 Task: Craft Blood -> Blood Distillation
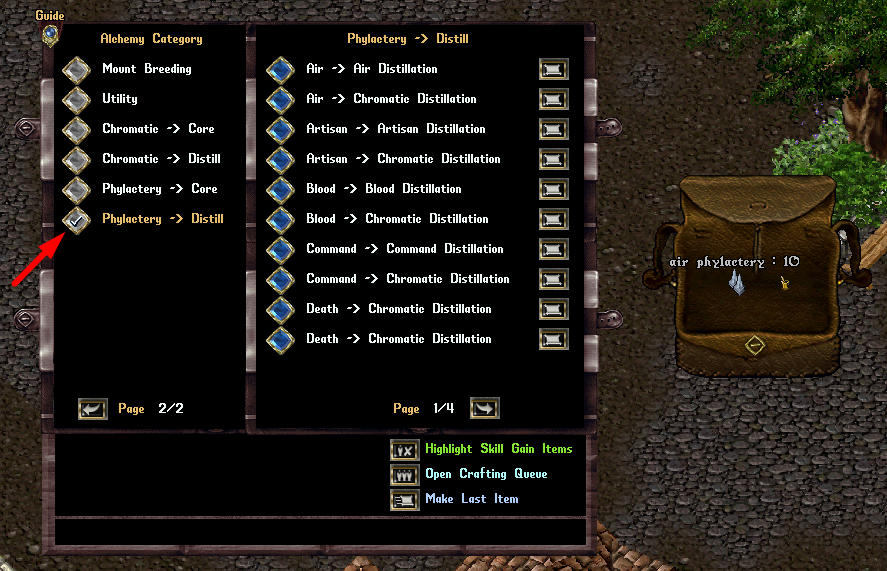[x=280, y=190]
